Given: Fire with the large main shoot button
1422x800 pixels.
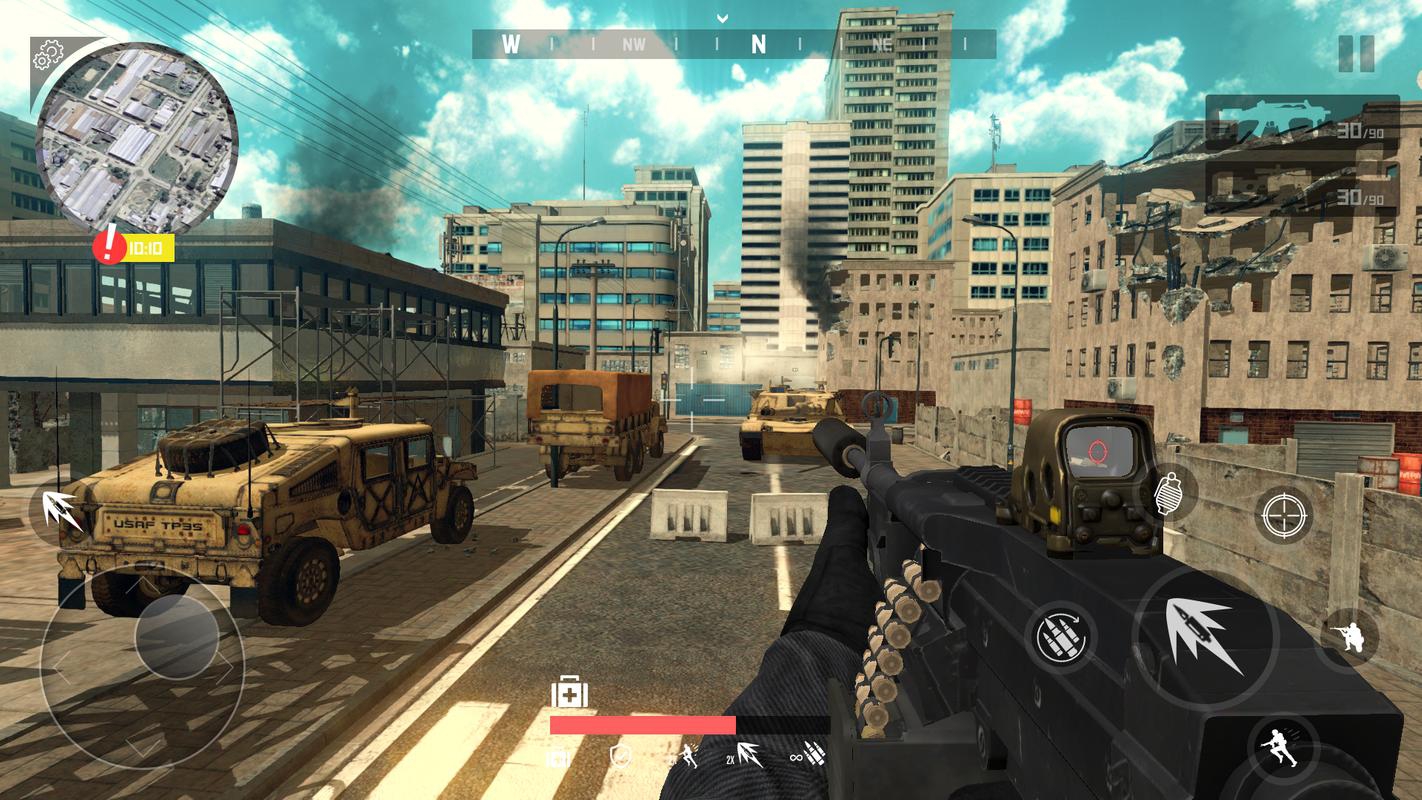Looking at the screenshot, I should tap(1206, 637).
